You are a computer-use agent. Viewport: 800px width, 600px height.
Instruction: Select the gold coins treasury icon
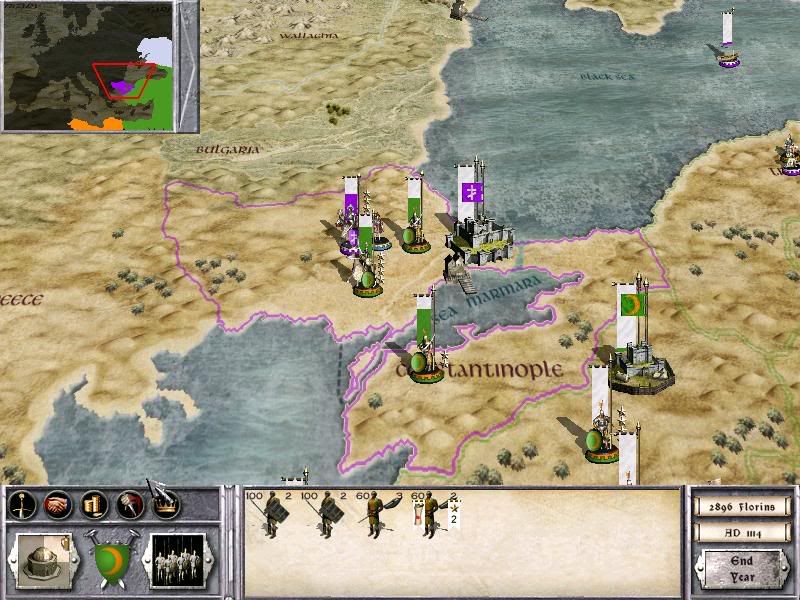click(94, 505)
